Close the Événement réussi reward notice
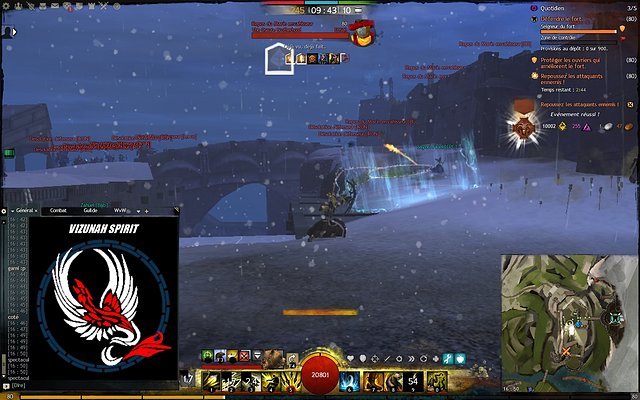 [628, 103]
